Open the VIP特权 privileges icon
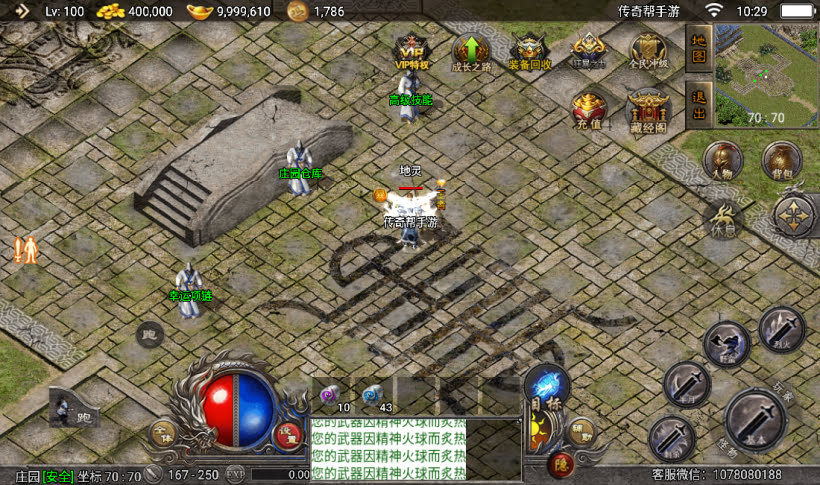This screenshot has height=485, width=820. pos(411,52)
